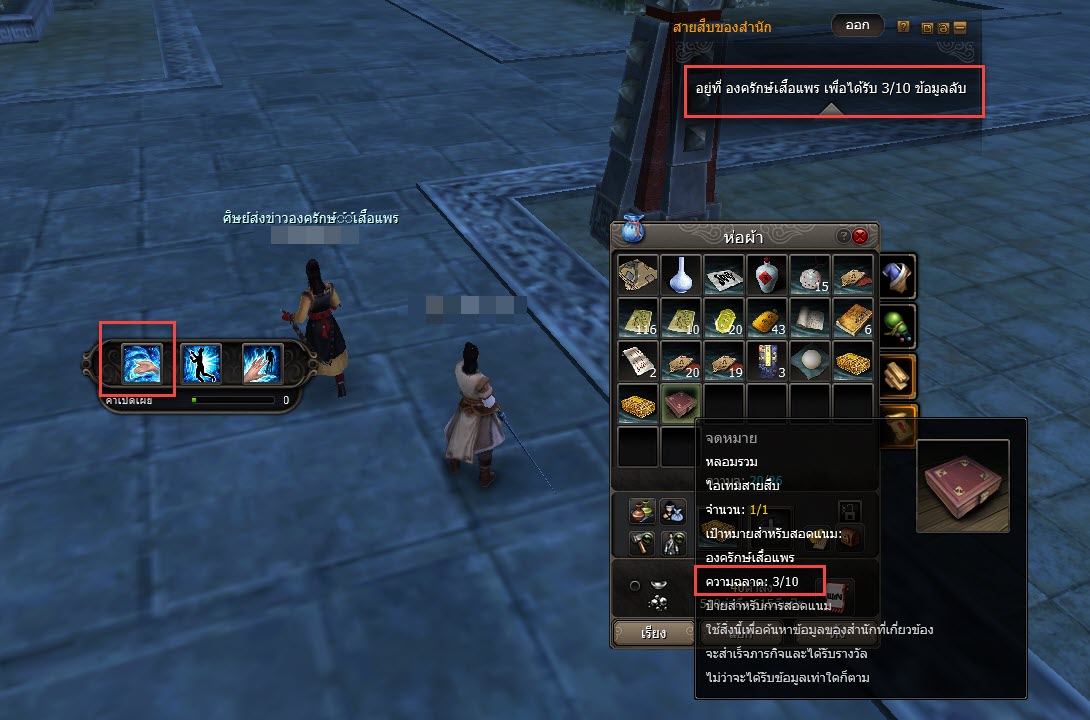Open the quest tracker help question mark

click(903, 27)
